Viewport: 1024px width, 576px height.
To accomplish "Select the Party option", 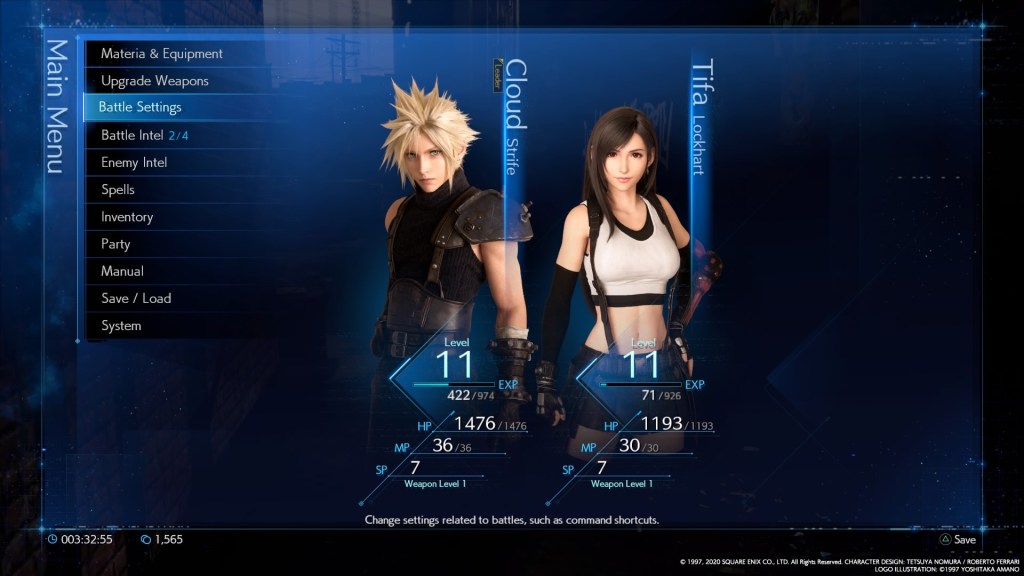I will coord(116,243).
